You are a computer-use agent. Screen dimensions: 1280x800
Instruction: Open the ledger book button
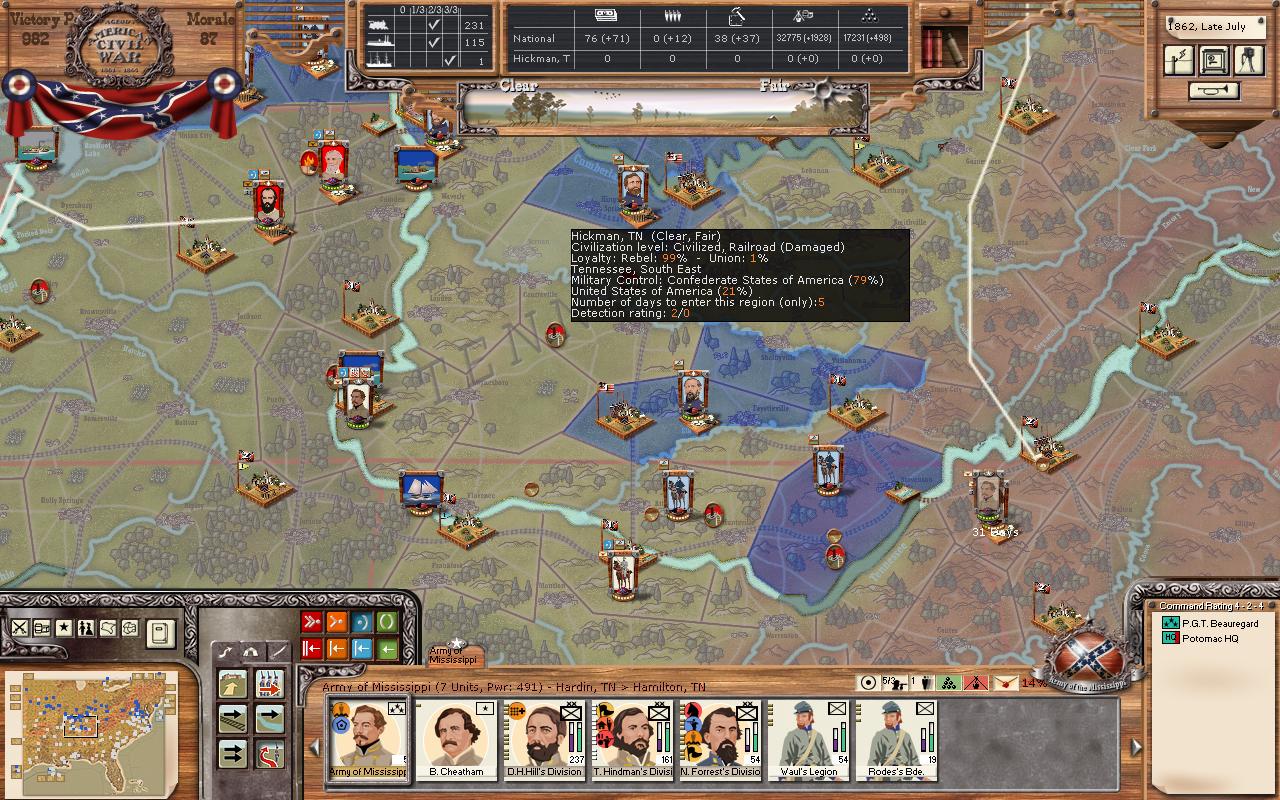[x=161, y=632]
